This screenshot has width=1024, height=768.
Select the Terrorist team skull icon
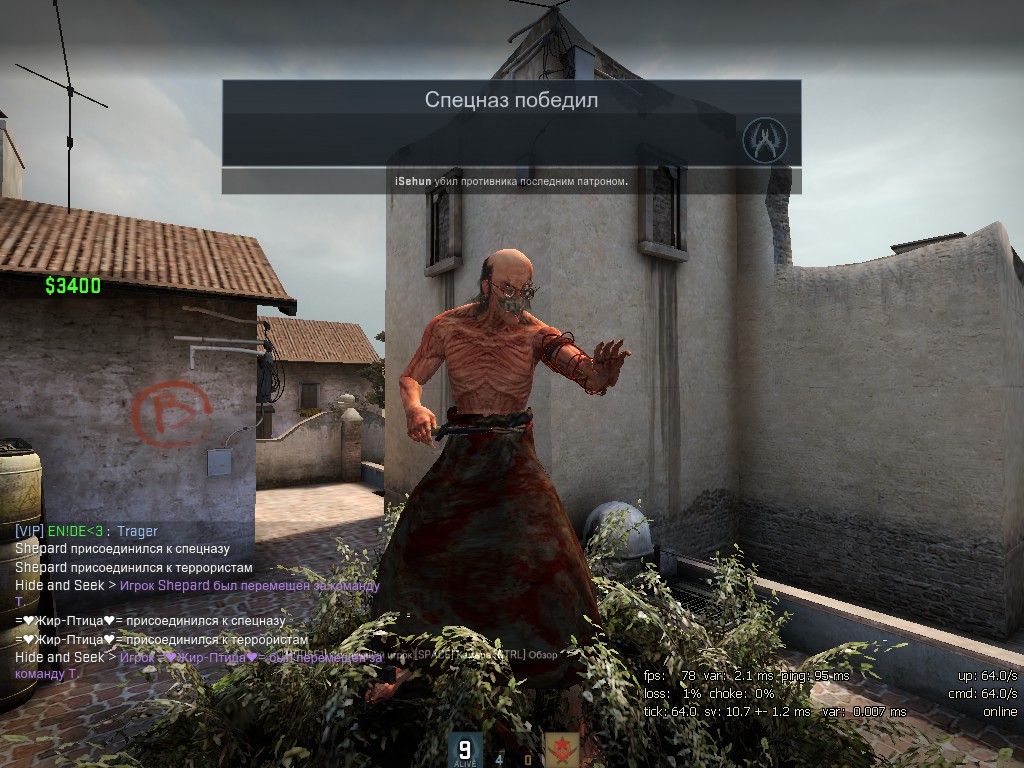[559, 750]
